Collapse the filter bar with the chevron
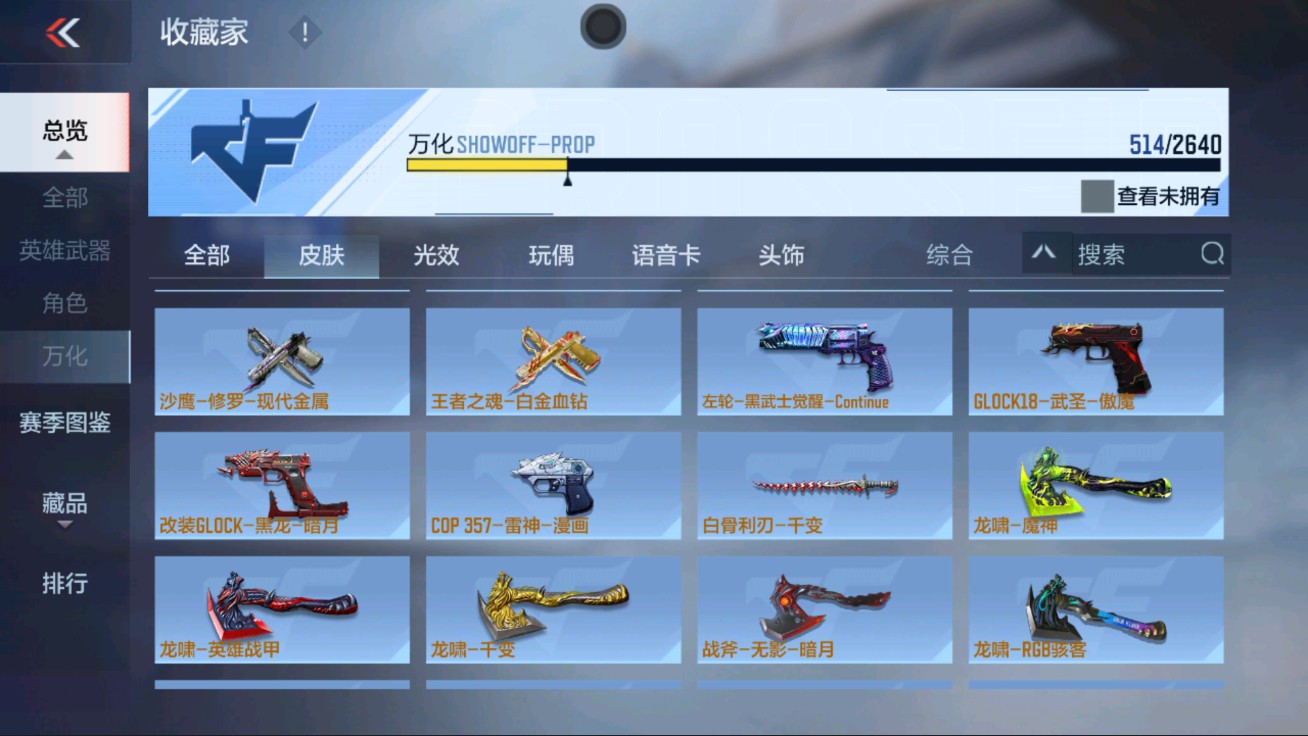This screenshot has width=1308, height=736. pyautogui.click(x=1045, y=255)
